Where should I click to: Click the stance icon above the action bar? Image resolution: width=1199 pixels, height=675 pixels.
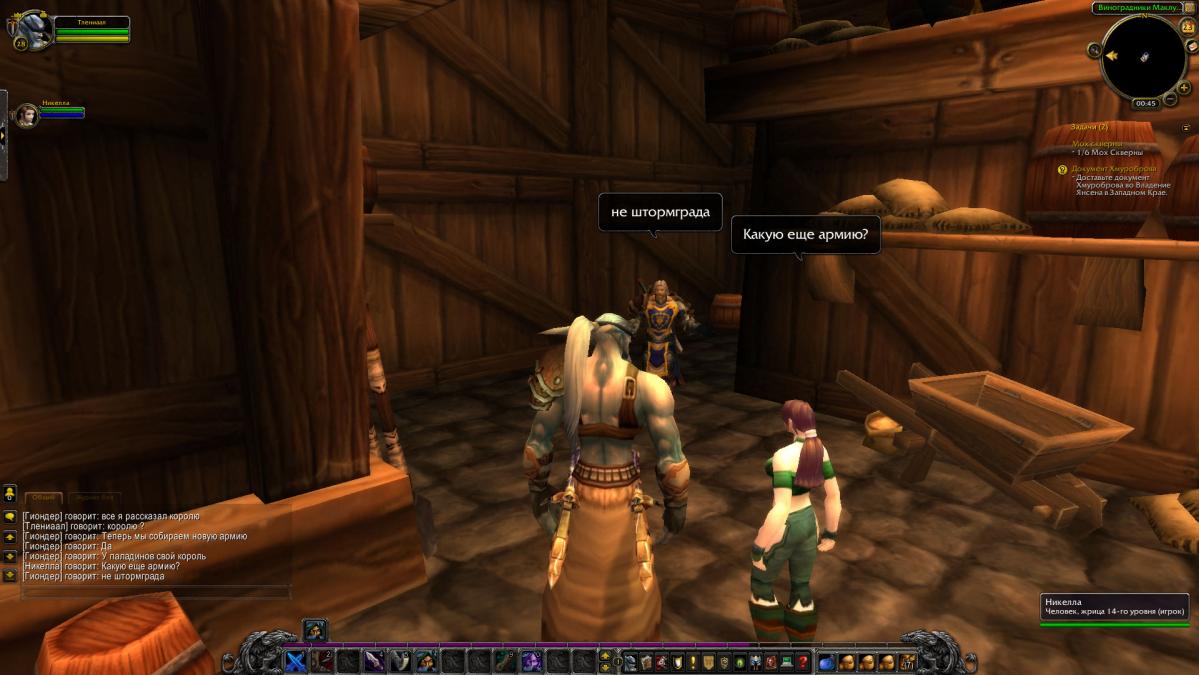coord(314,630)
